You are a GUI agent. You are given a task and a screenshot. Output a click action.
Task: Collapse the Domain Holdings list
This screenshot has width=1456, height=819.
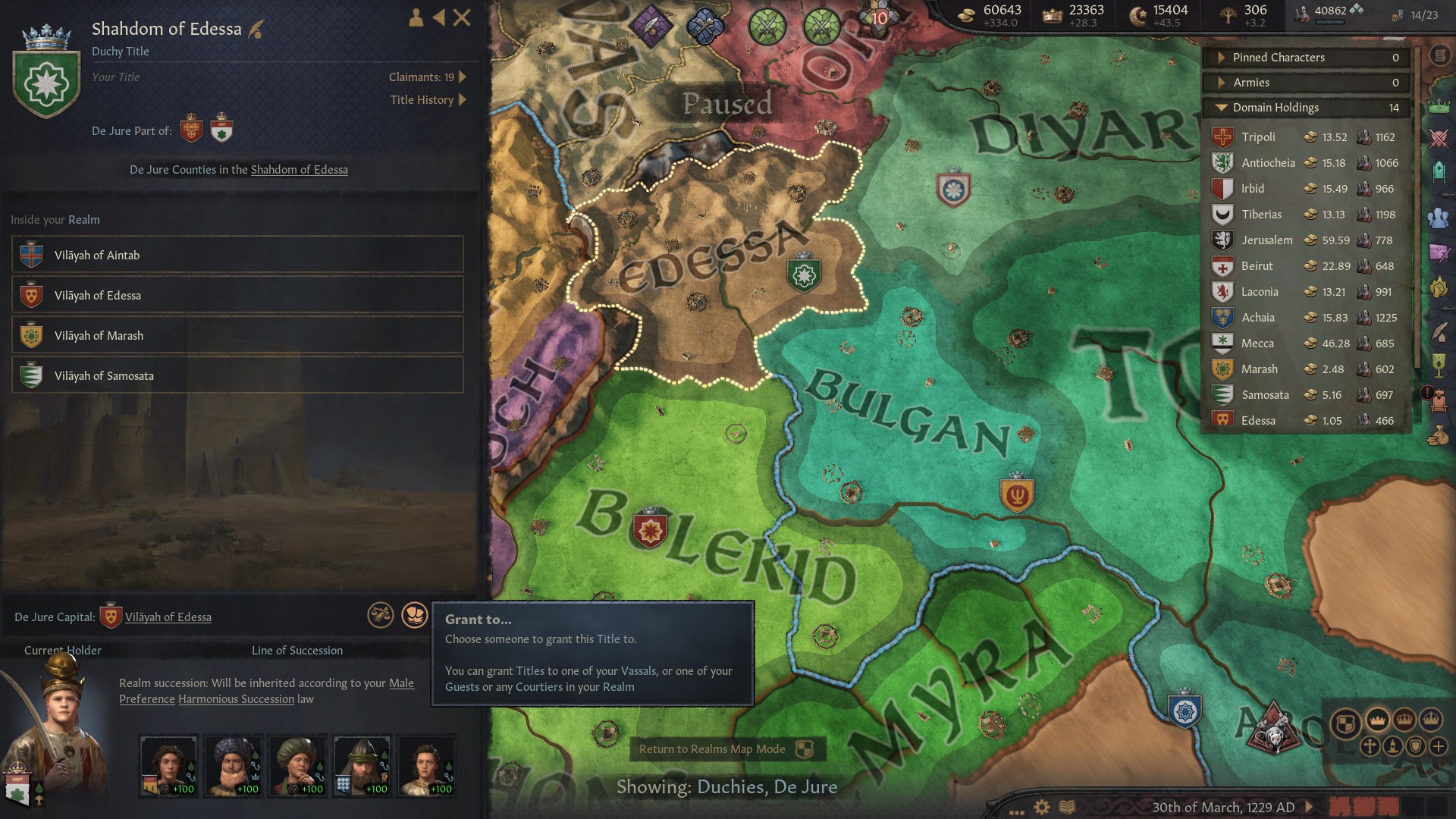tap(1221, 108)
